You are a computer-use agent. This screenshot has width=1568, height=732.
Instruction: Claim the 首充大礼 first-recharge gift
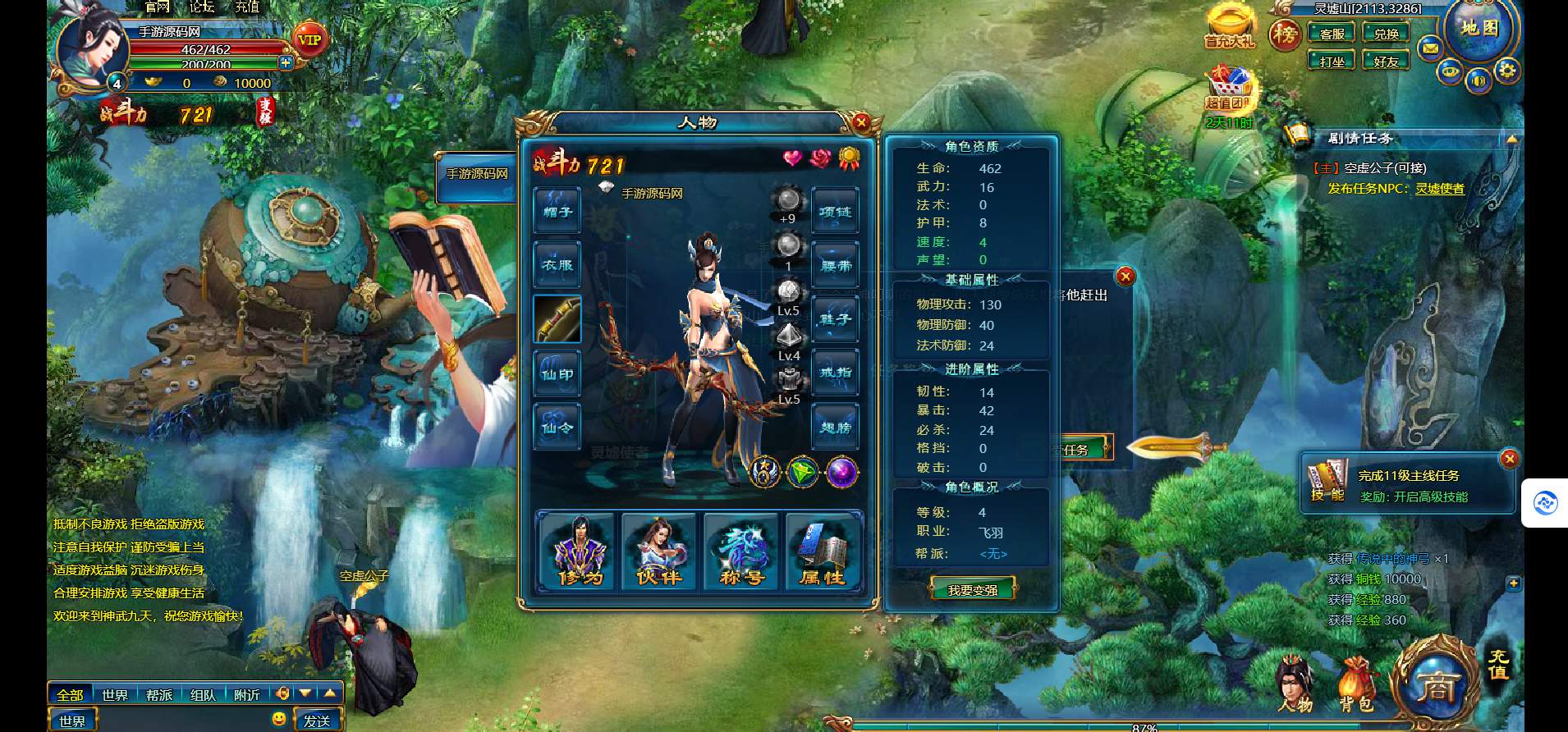pyautogui.click(x=1229, y=26)
